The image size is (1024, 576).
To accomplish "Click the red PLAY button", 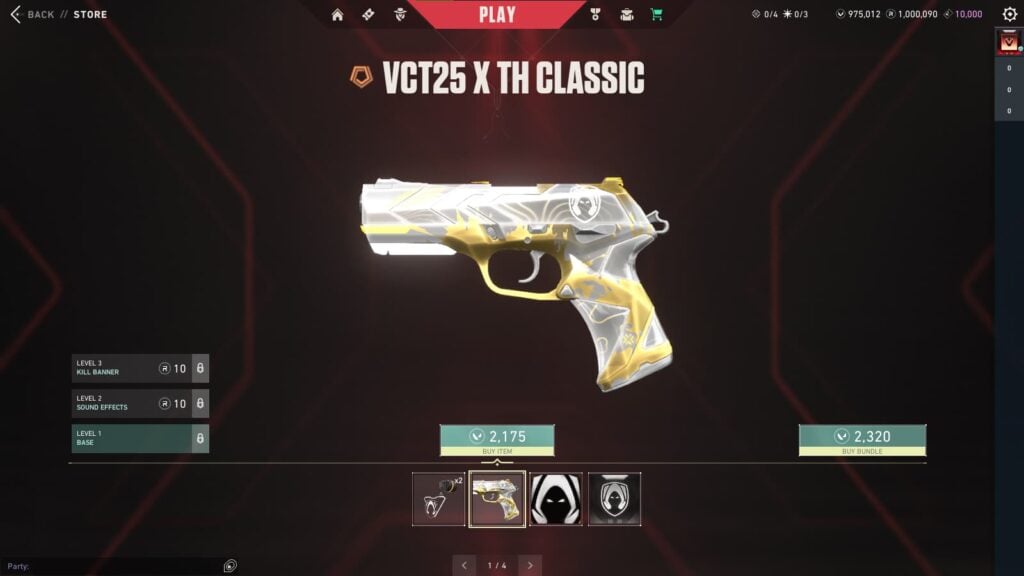I will pos(497,14).
